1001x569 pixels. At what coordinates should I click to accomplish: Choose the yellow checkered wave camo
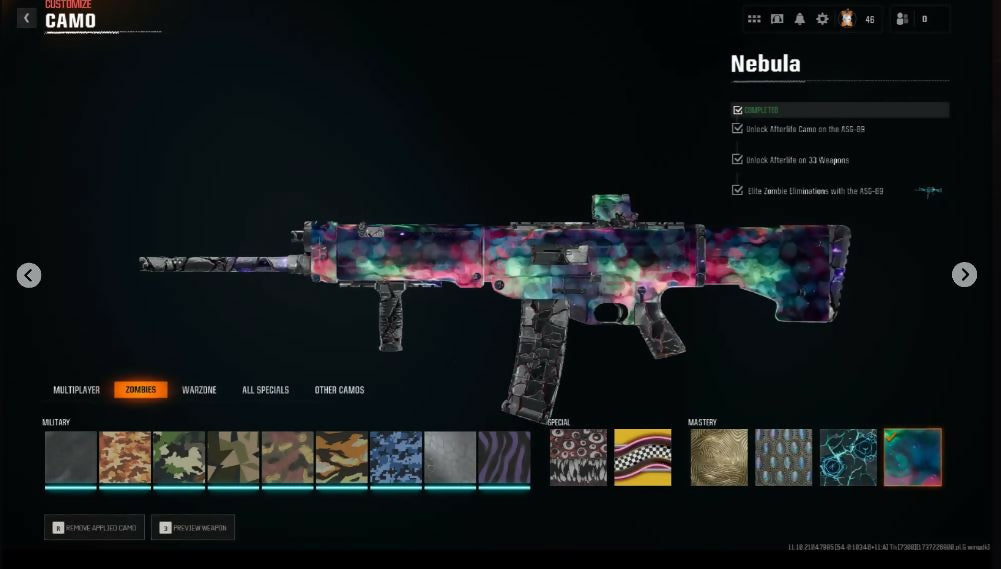(x=642, y=458)
